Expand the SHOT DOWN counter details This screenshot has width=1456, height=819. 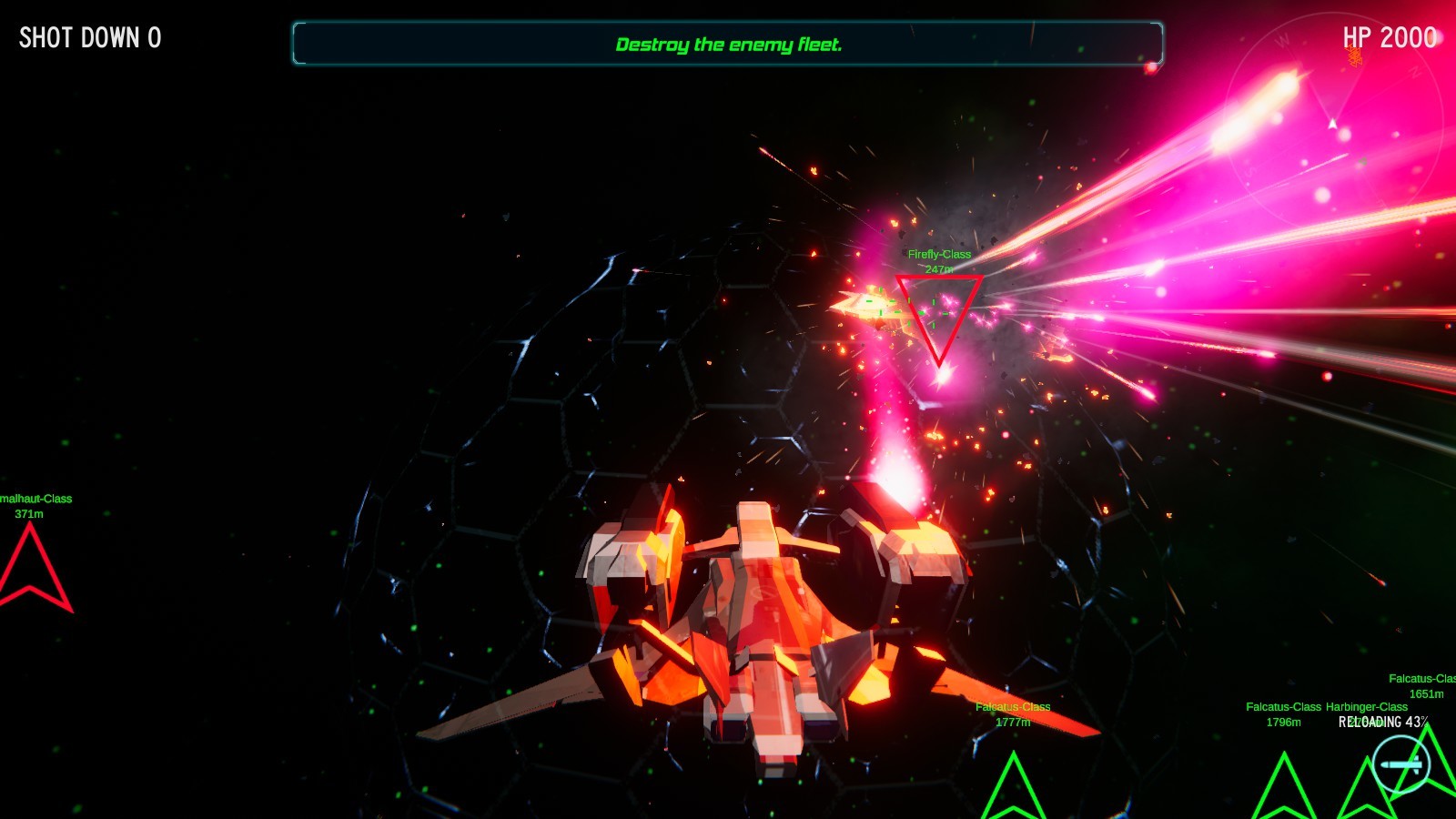click(89, 38)
